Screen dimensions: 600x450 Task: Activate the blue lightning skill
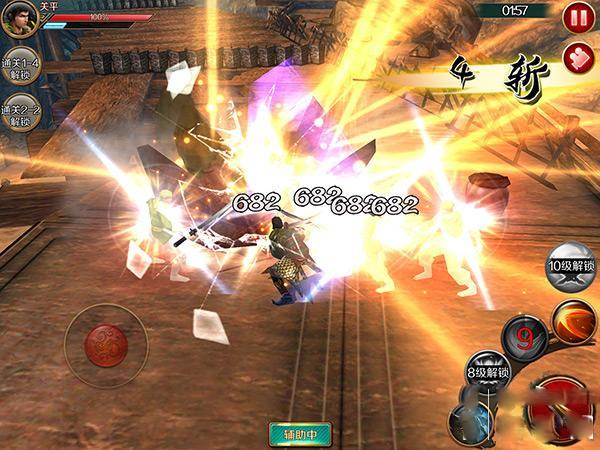pos(472,420)
